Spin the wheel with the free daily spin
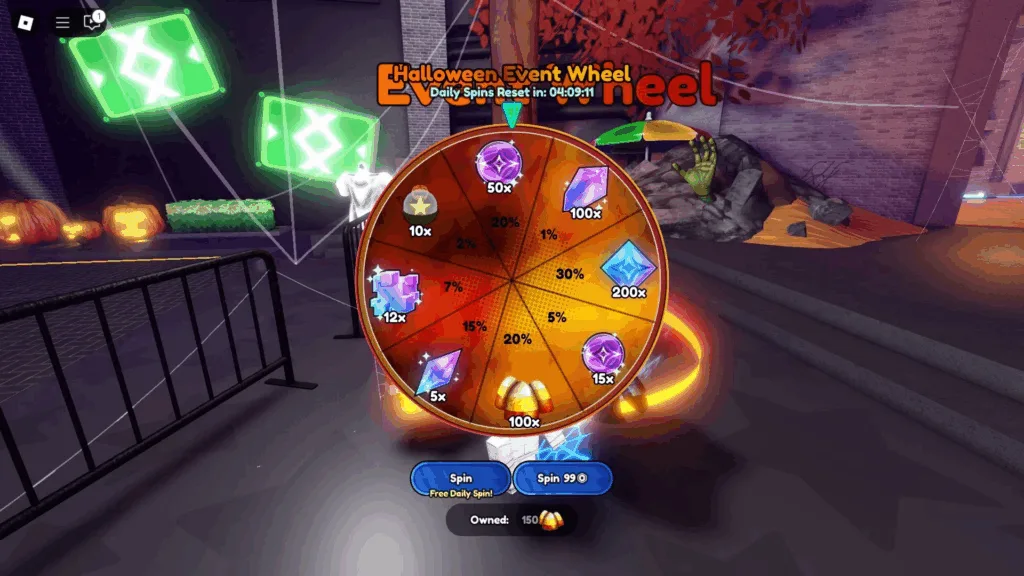 [461, 479]
